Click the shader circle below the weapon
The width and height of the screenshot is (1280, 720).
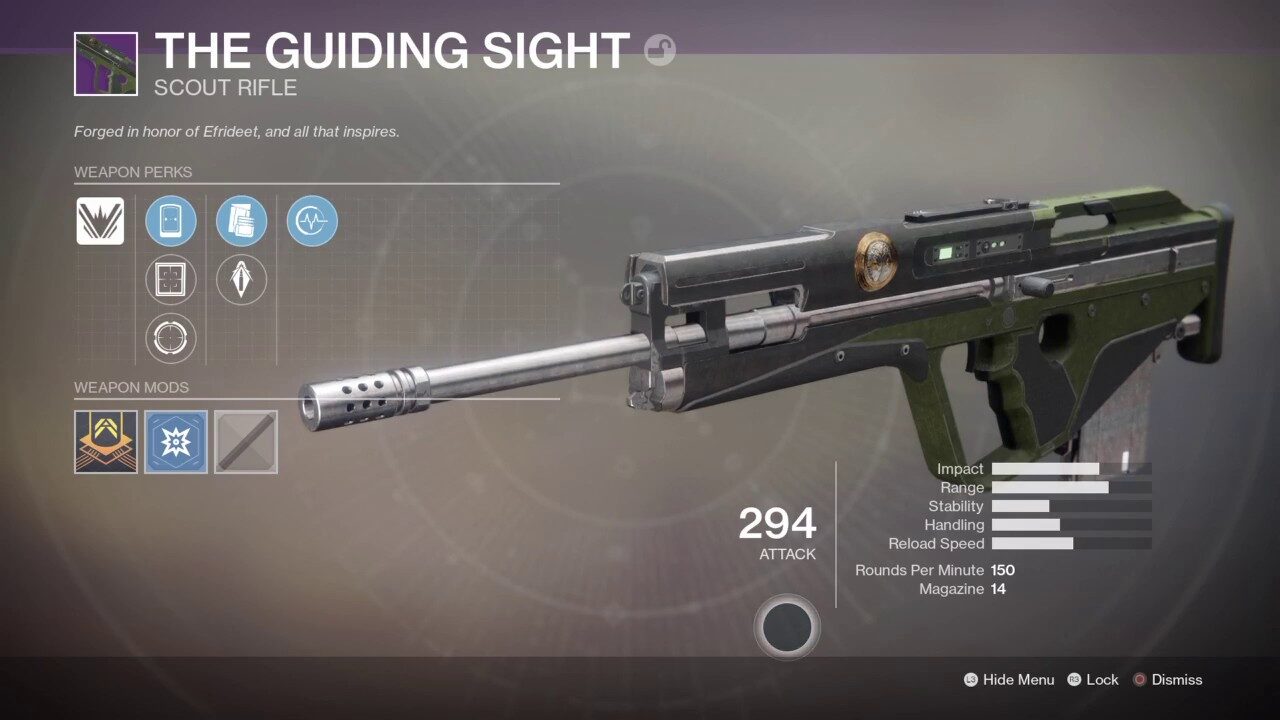click(x=787, y=626)
